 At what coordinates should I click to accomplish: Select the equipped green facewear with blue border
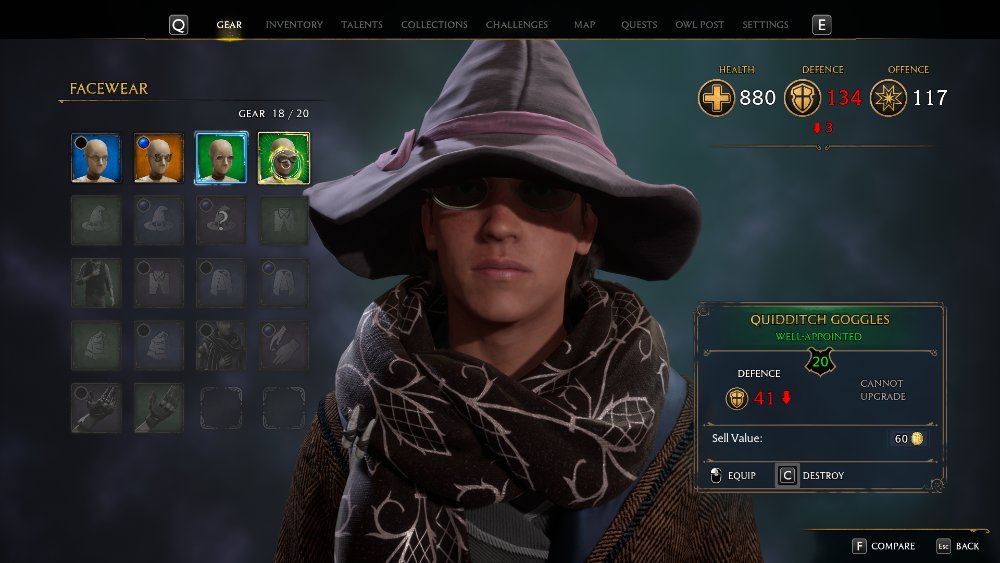(x=221, y=158)
